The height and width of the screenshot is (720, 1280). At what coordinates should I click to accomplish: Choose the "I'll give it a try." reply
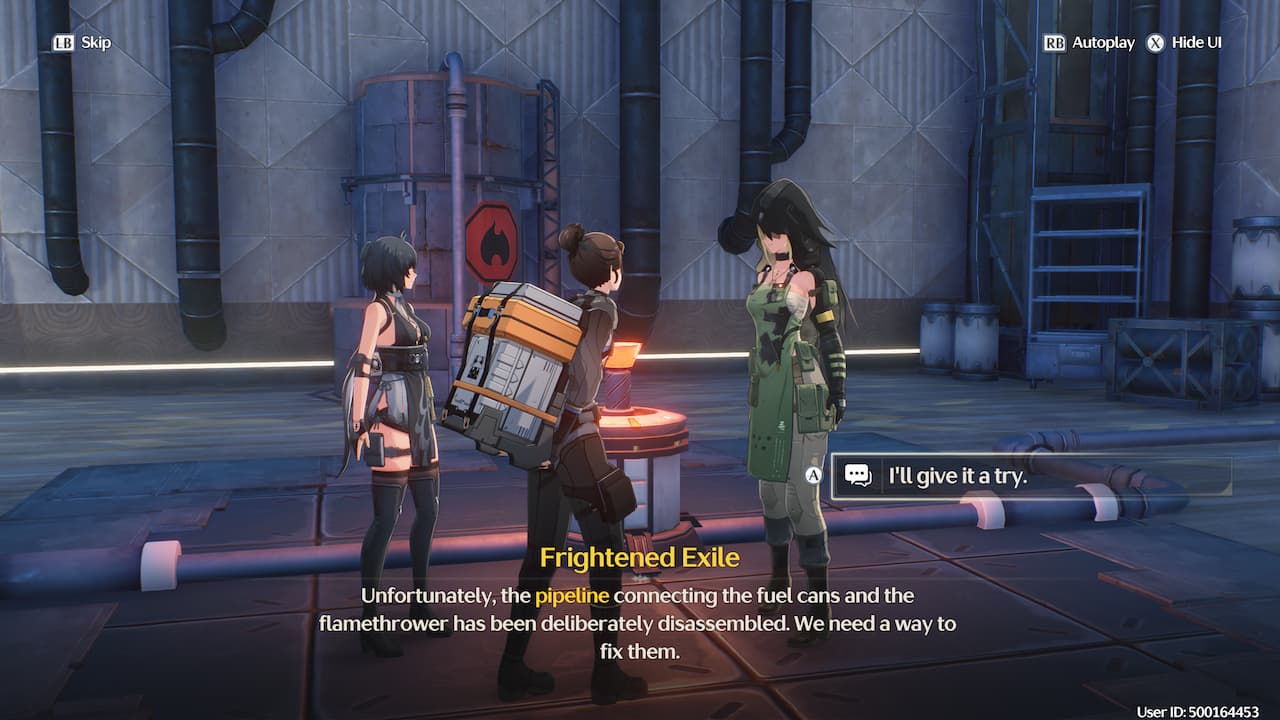pos(1030,476)
